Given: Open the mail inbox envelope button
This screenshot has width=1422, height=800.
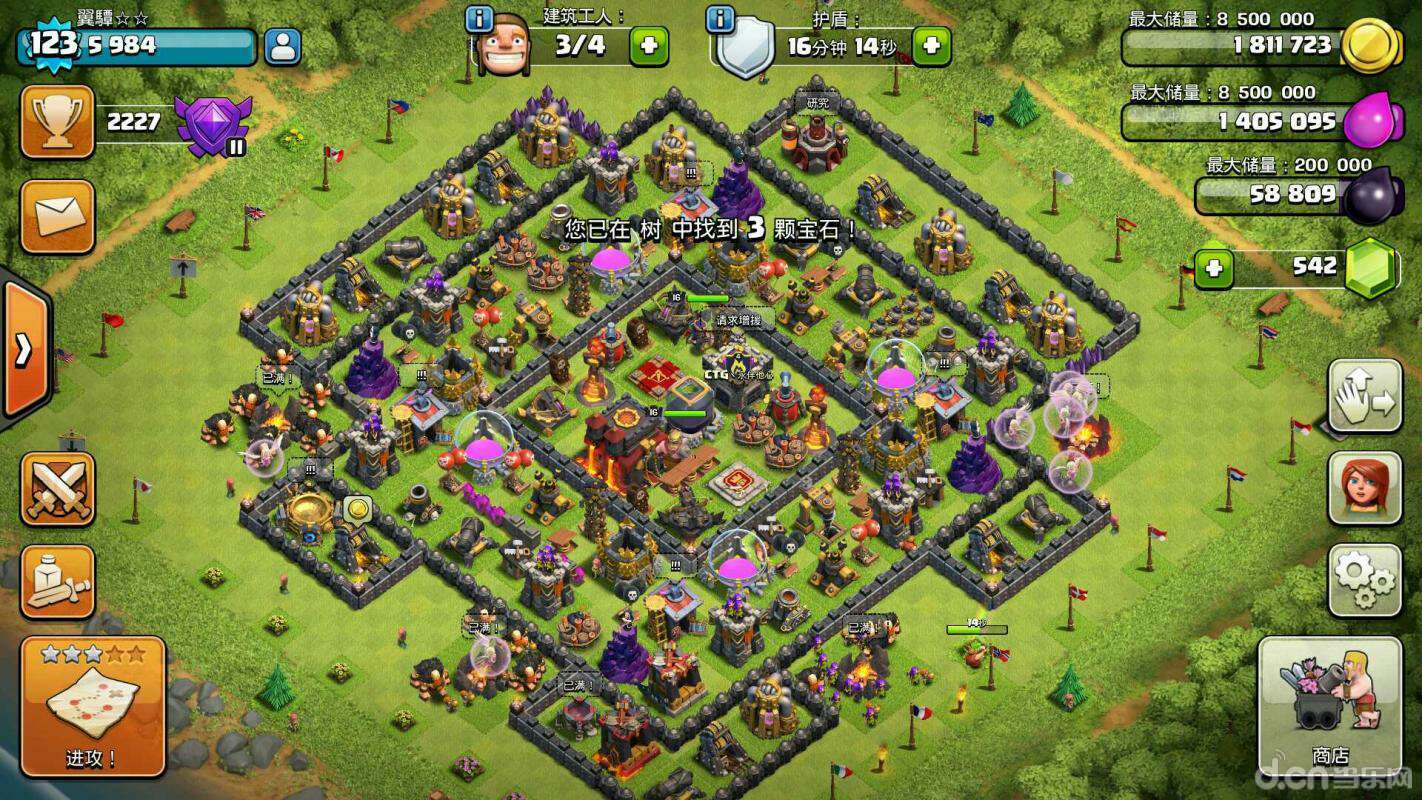Looking at the screenshot, I should [57, 216].
